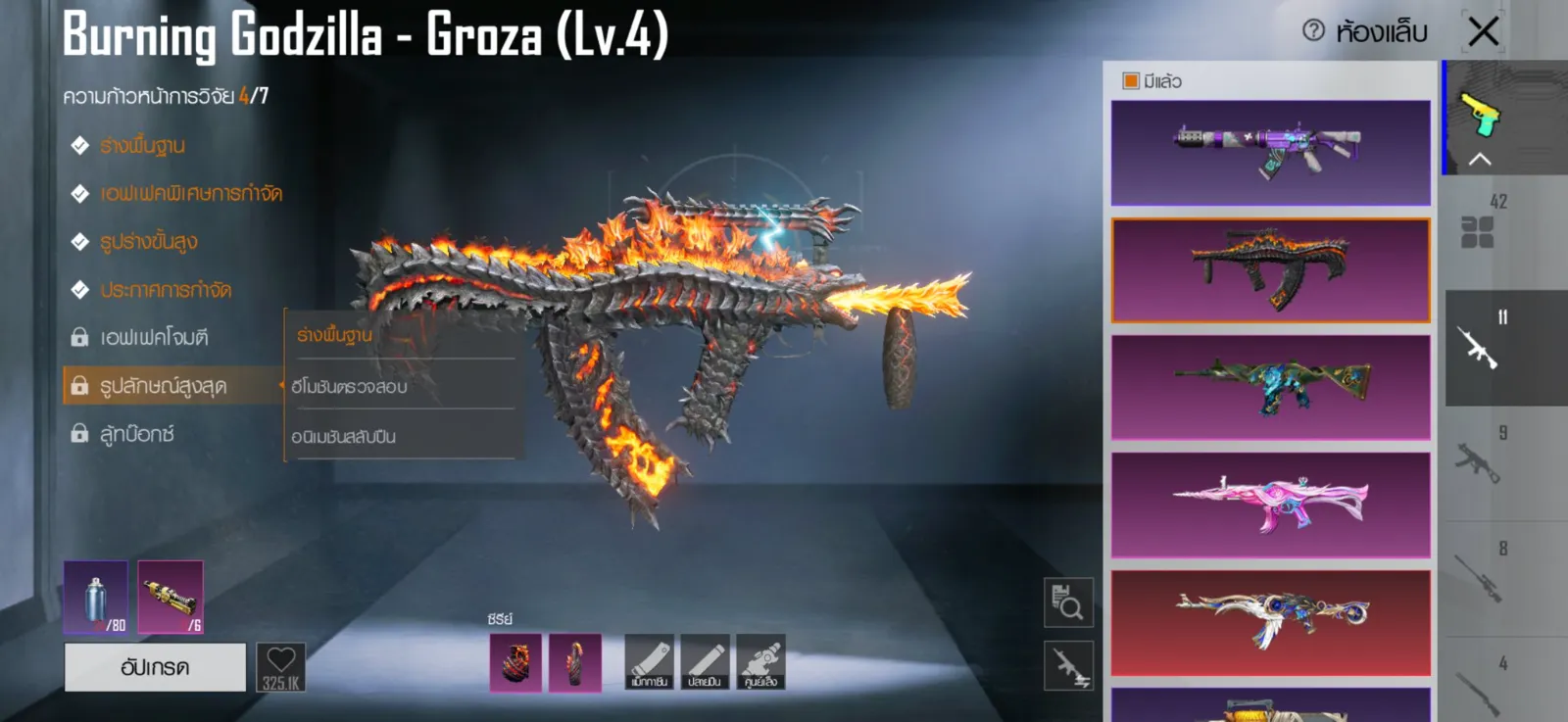The image size is (1568, 722).
Task: Open the magnifier inspect details button
Action: 1068,602
